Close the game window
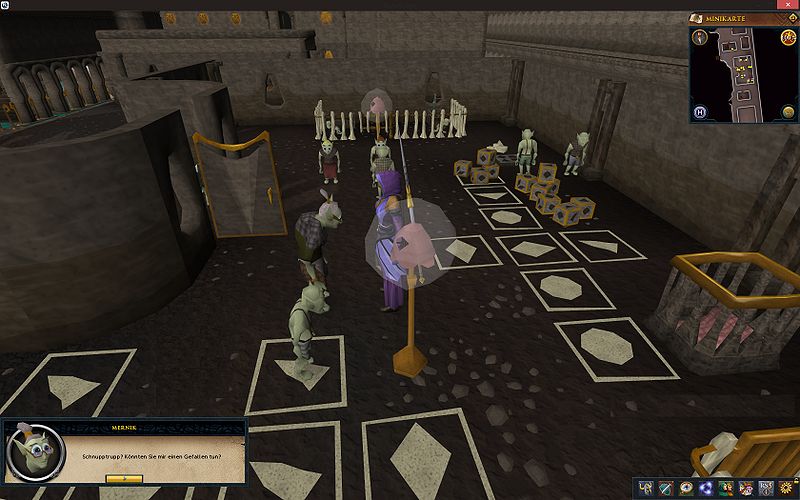Viewport: 800px width, 500px height. coord(787,5)
